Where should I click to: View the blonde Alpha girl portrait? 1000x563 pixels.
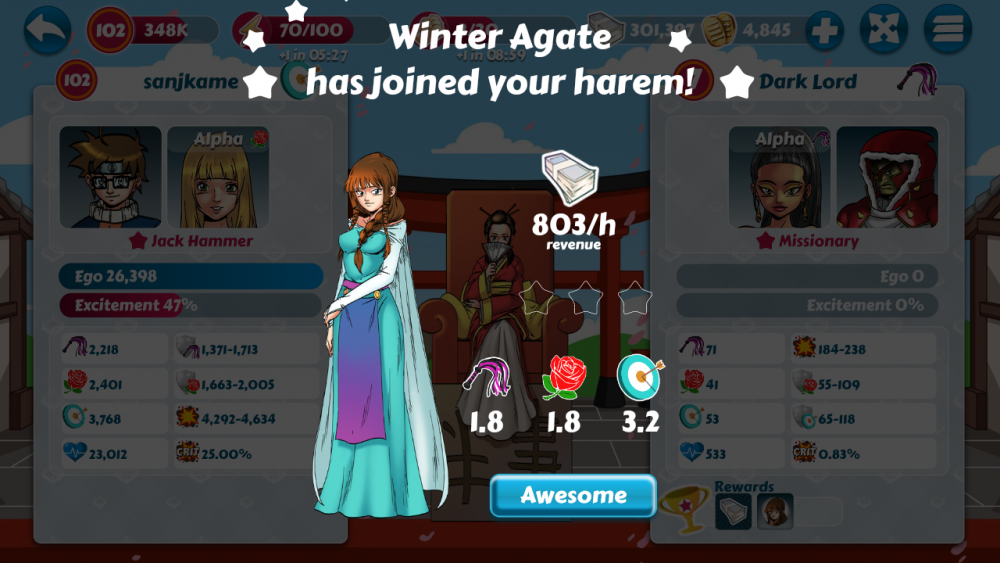pos(217,177)
